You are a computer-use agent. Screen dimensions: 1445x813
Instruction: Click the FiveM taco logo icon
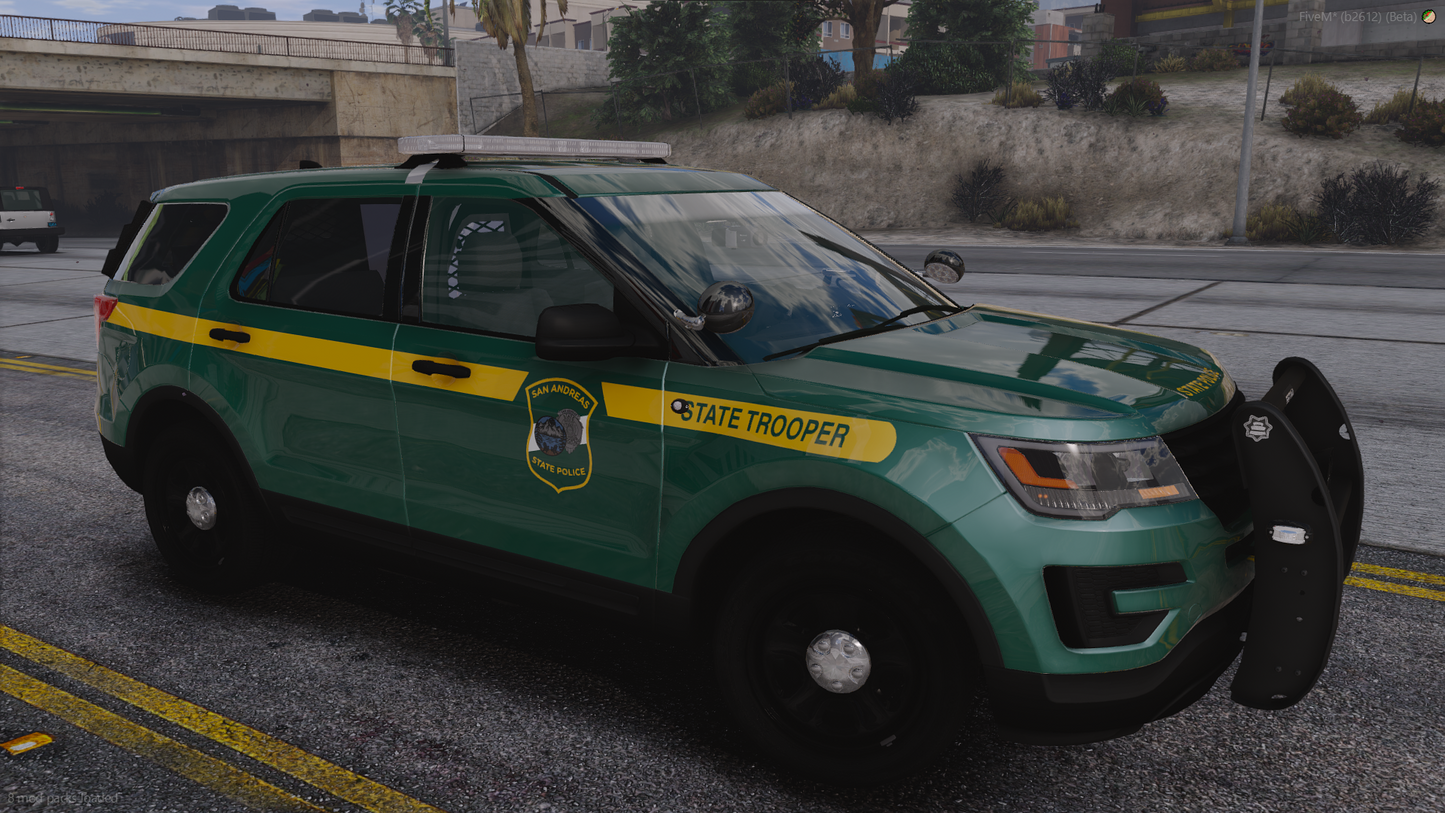click(x=1429, y=16)
